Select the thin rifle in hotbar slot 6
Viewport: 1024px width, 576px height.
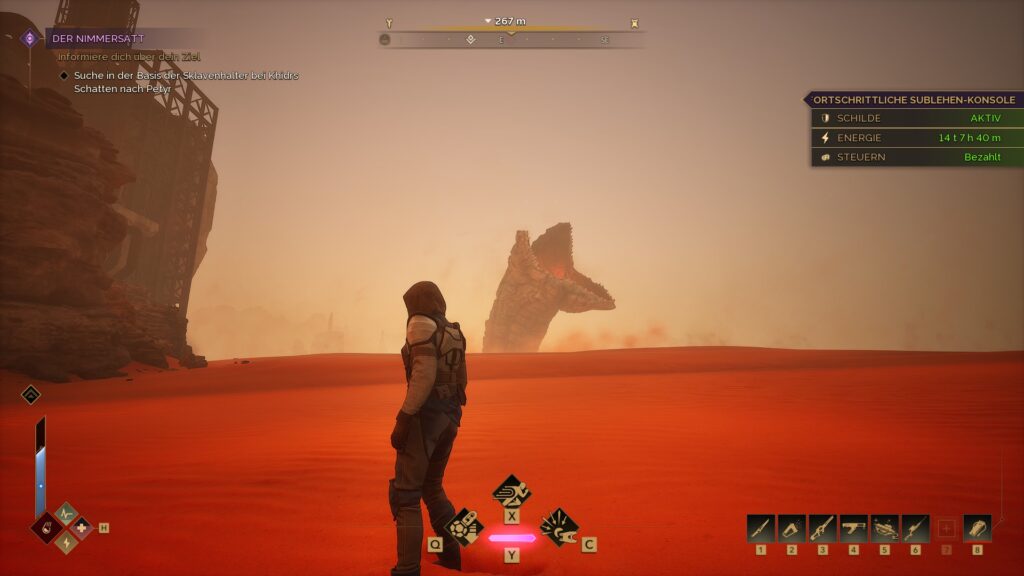coord(916,528)
